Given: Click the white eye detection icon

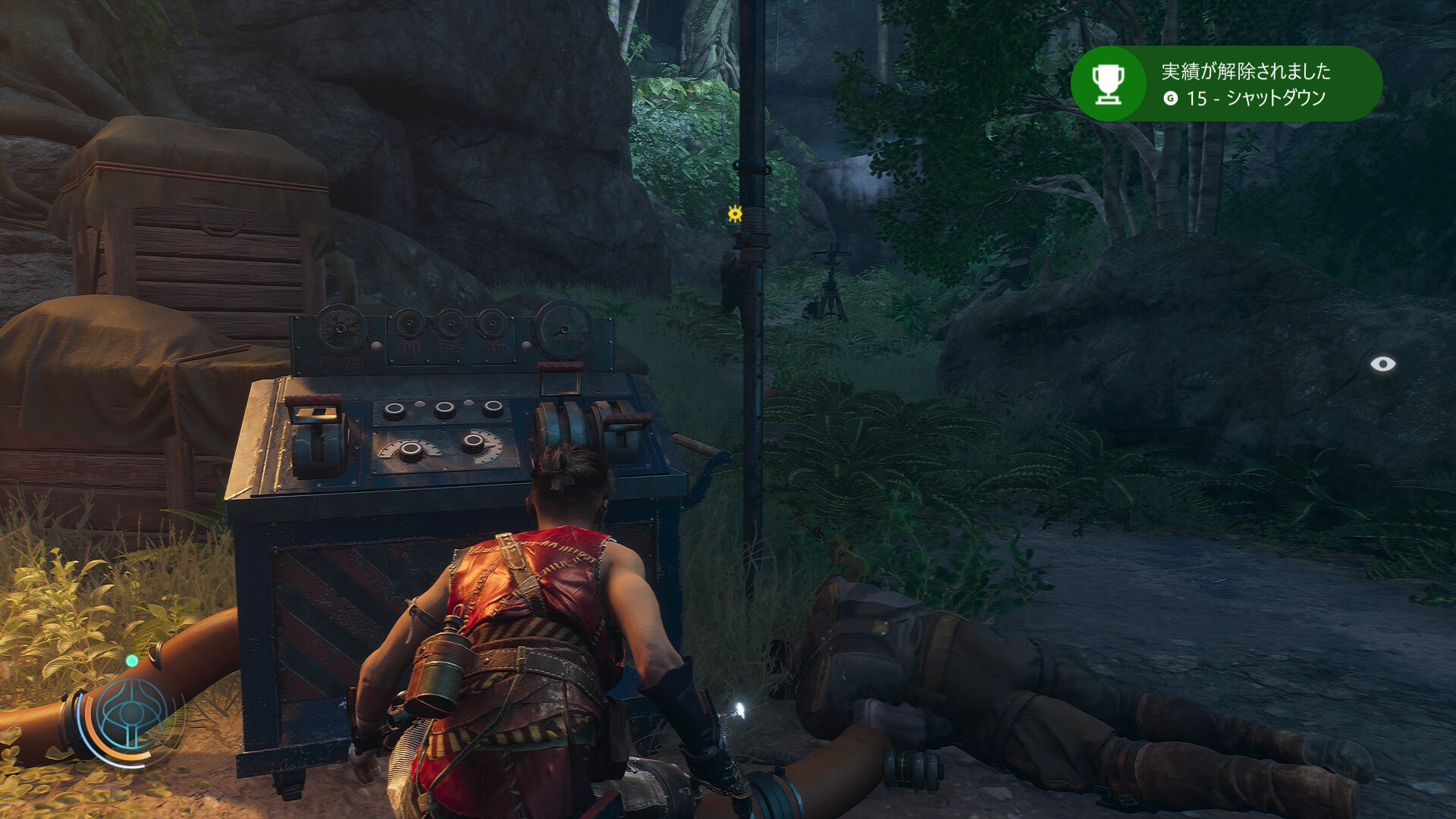Looking at the screenshot, I should pyautogui.click(x=1382, y=364).
